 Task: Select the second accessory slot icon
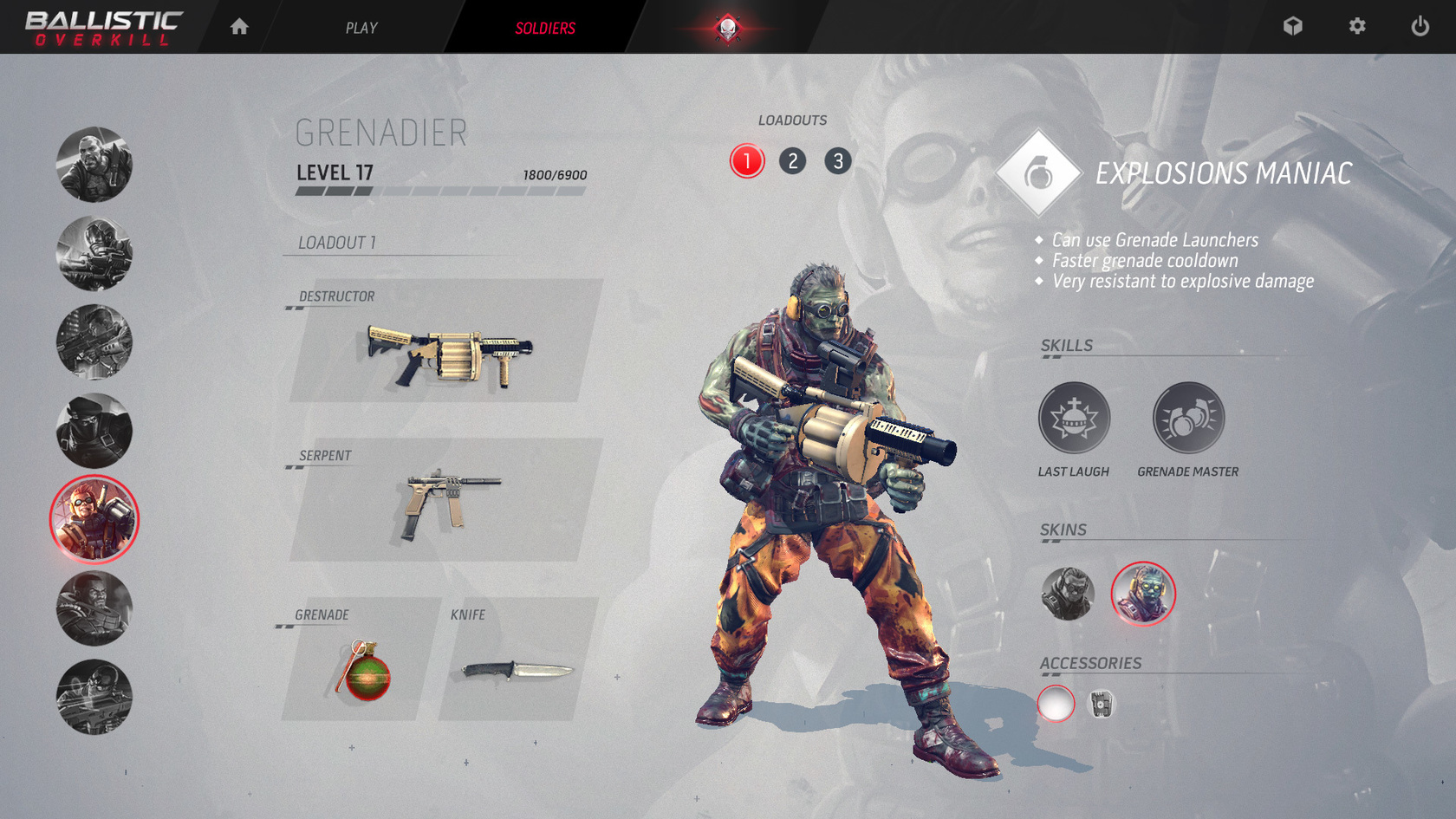(1102, 705)
